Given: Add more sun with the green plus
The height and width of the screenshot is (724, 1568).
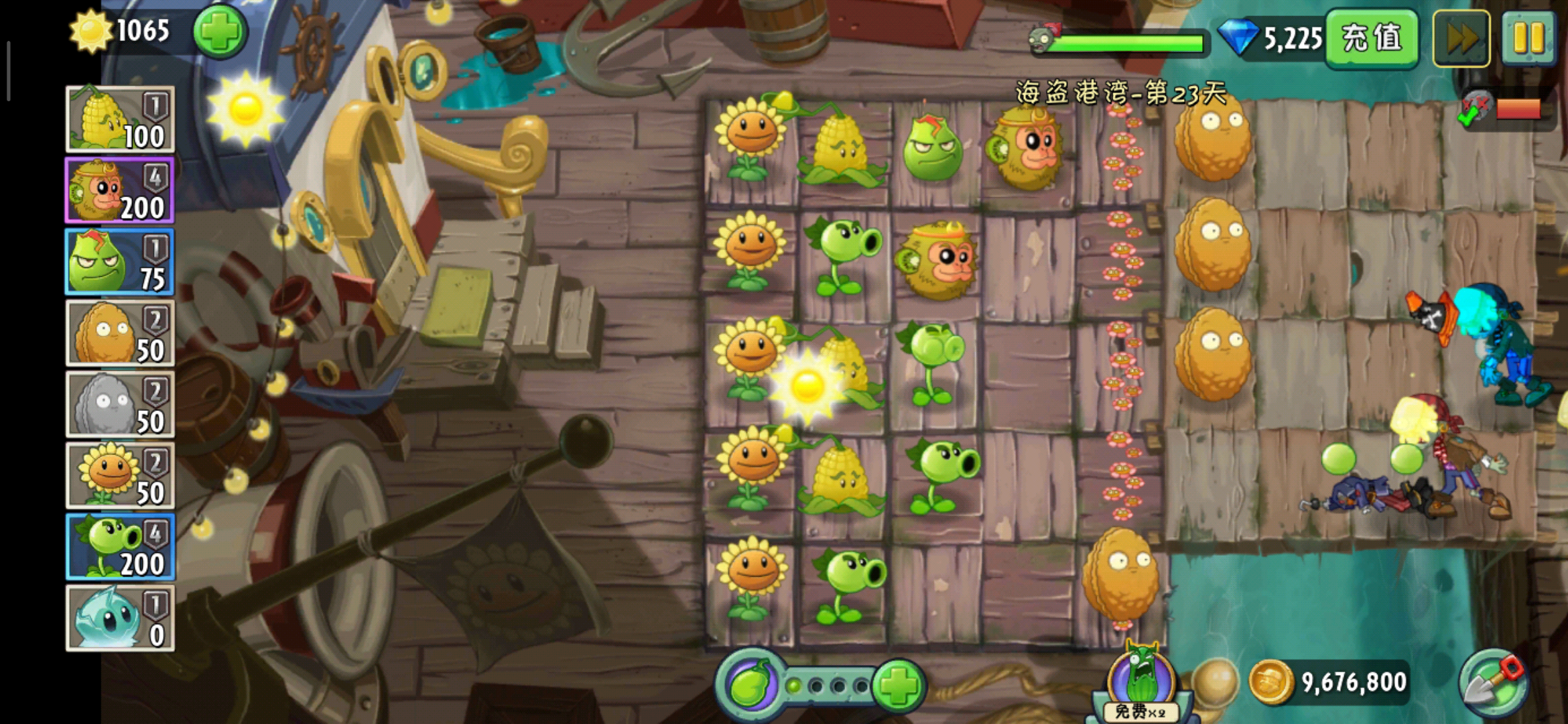Looking at the screenshot, I should pyautogui.click(x=220, y=32).
